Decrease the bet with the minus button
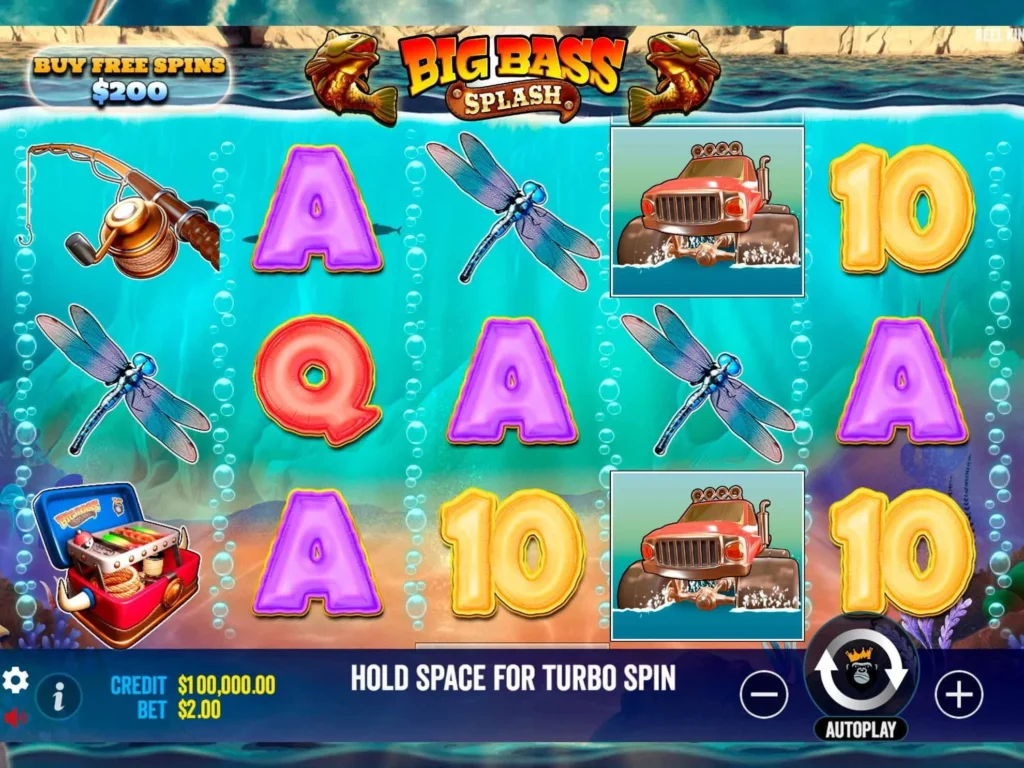 click(765, 694)
